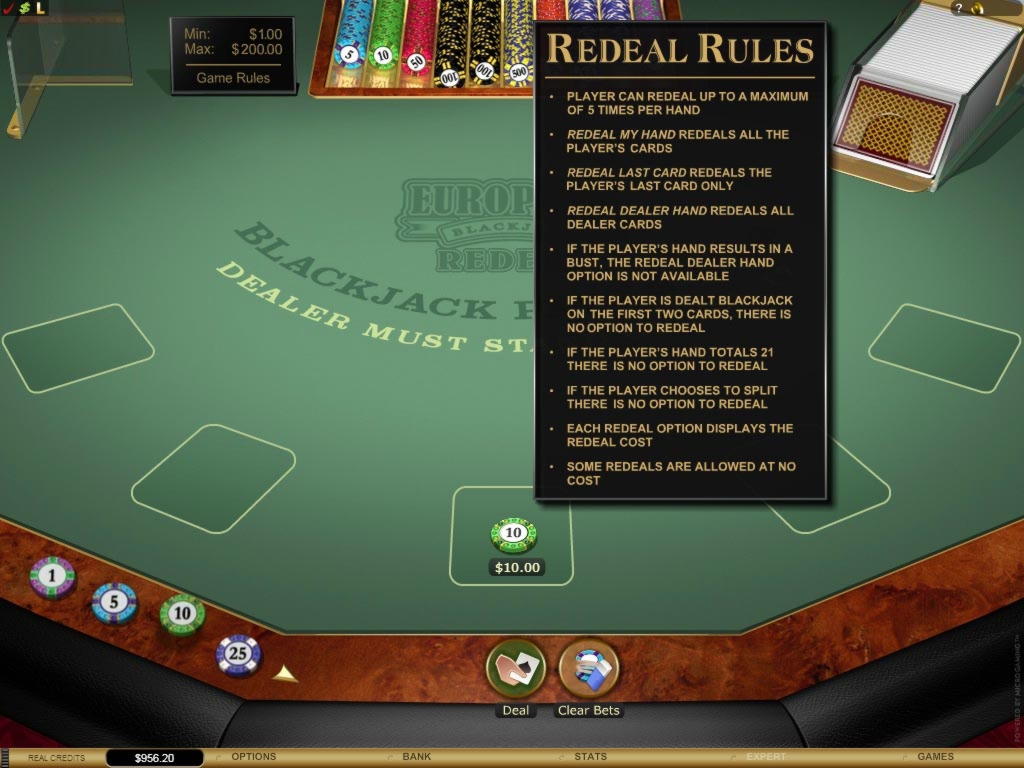Show more chips with the yellow arrow
The height and width of the screenshot is (768, 1024).
click(286, 674)
